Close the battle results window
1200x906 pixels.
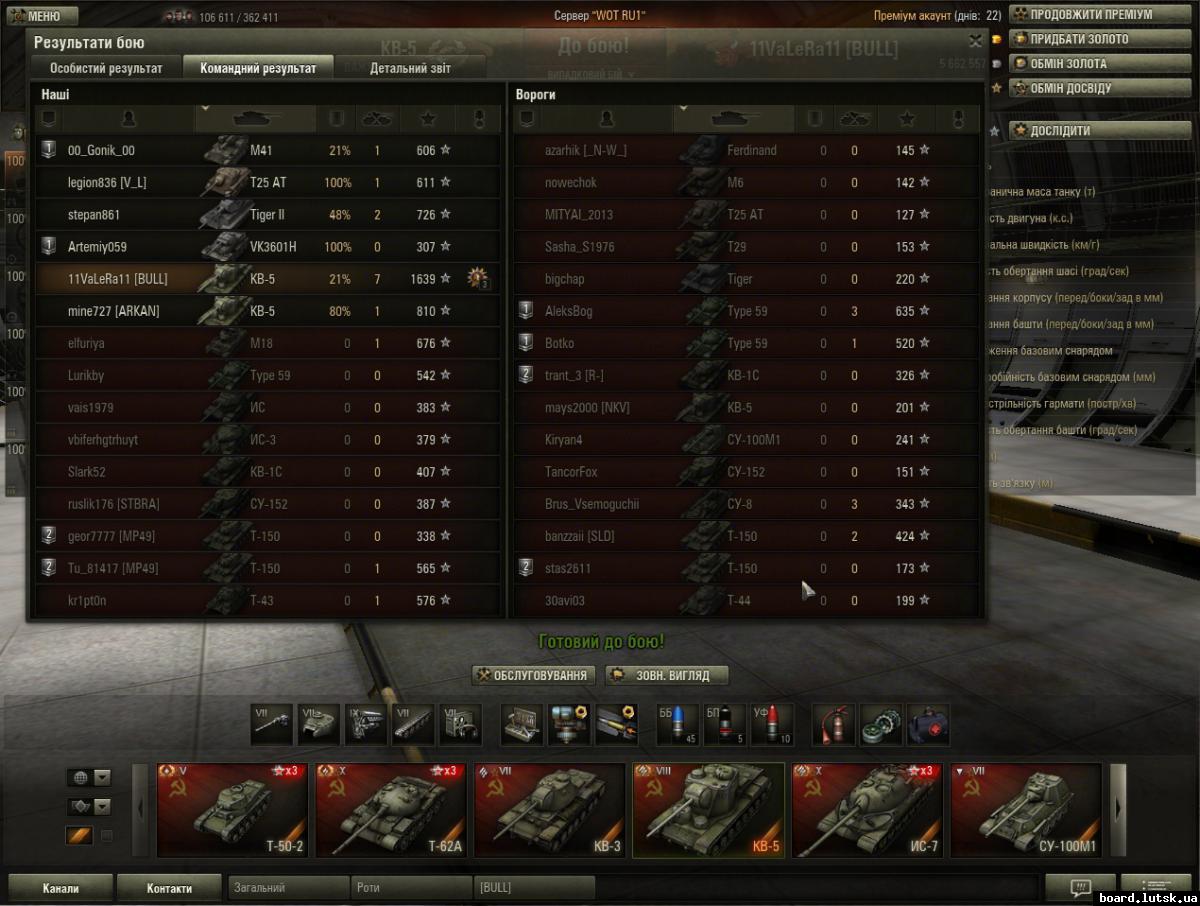[x=975, y=41]
